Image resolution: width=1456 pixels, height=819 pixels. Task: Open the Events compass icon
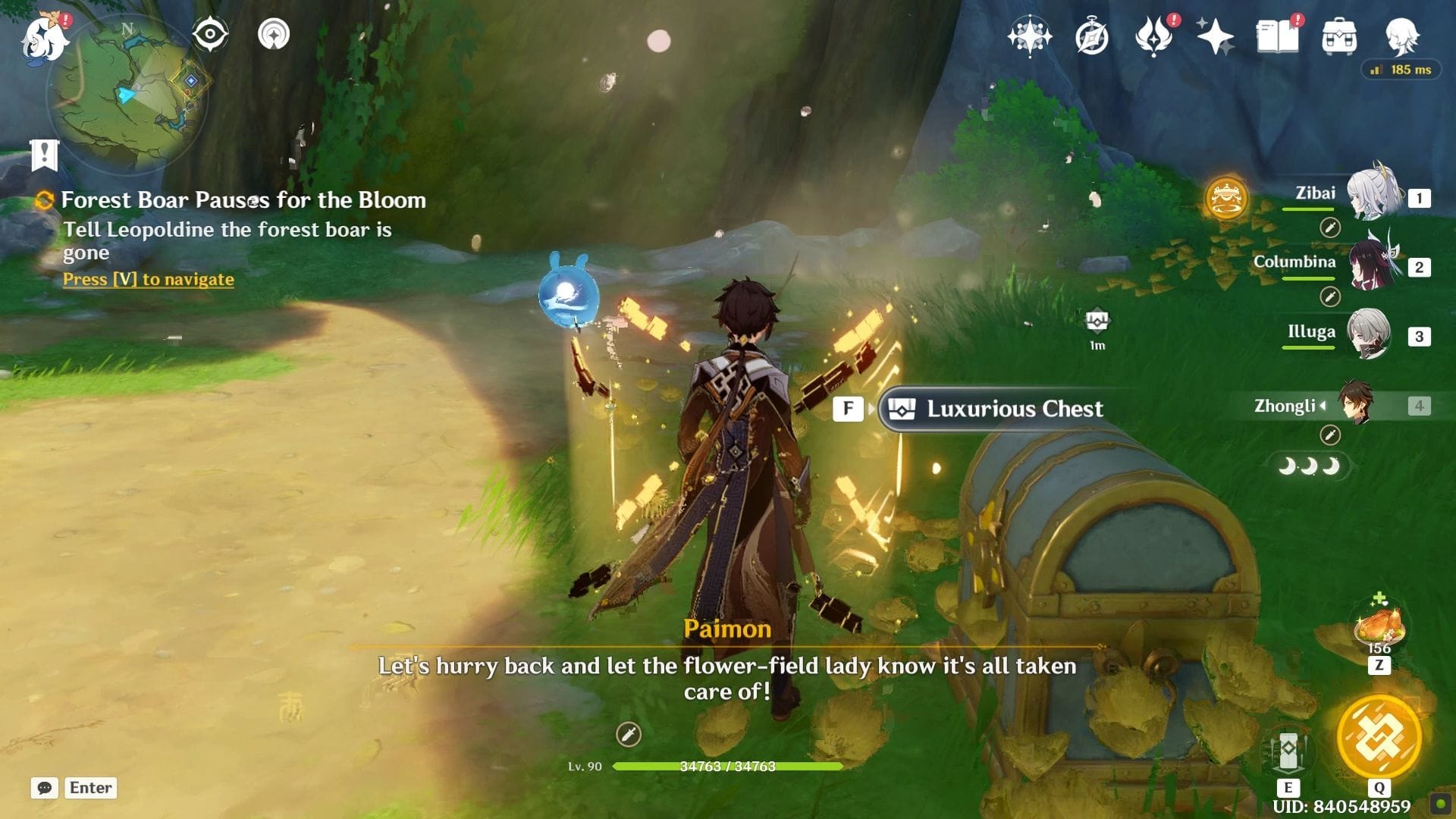tap(1092, 36)
